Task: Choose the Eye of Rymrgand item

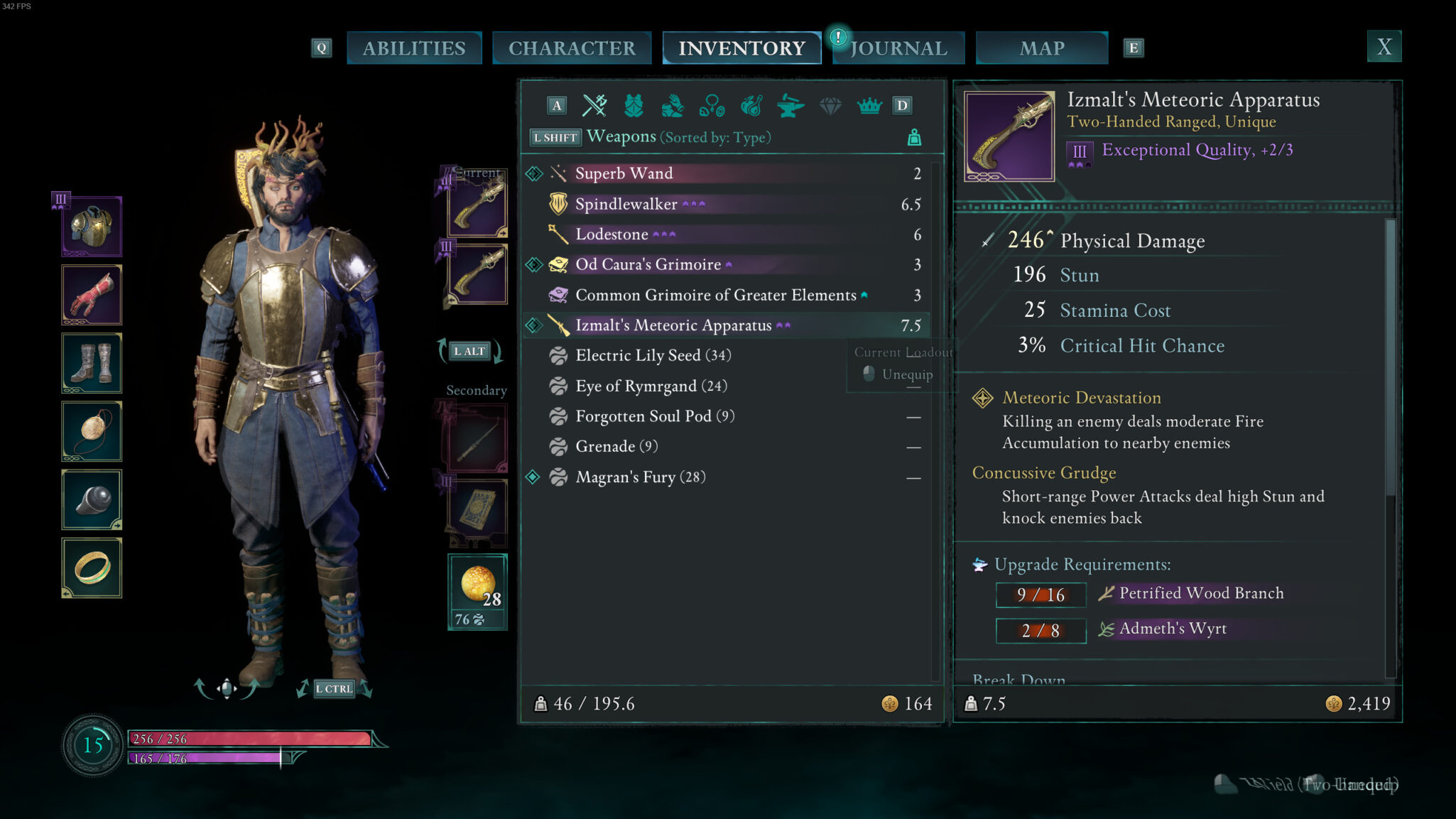Action: (651, 386)
